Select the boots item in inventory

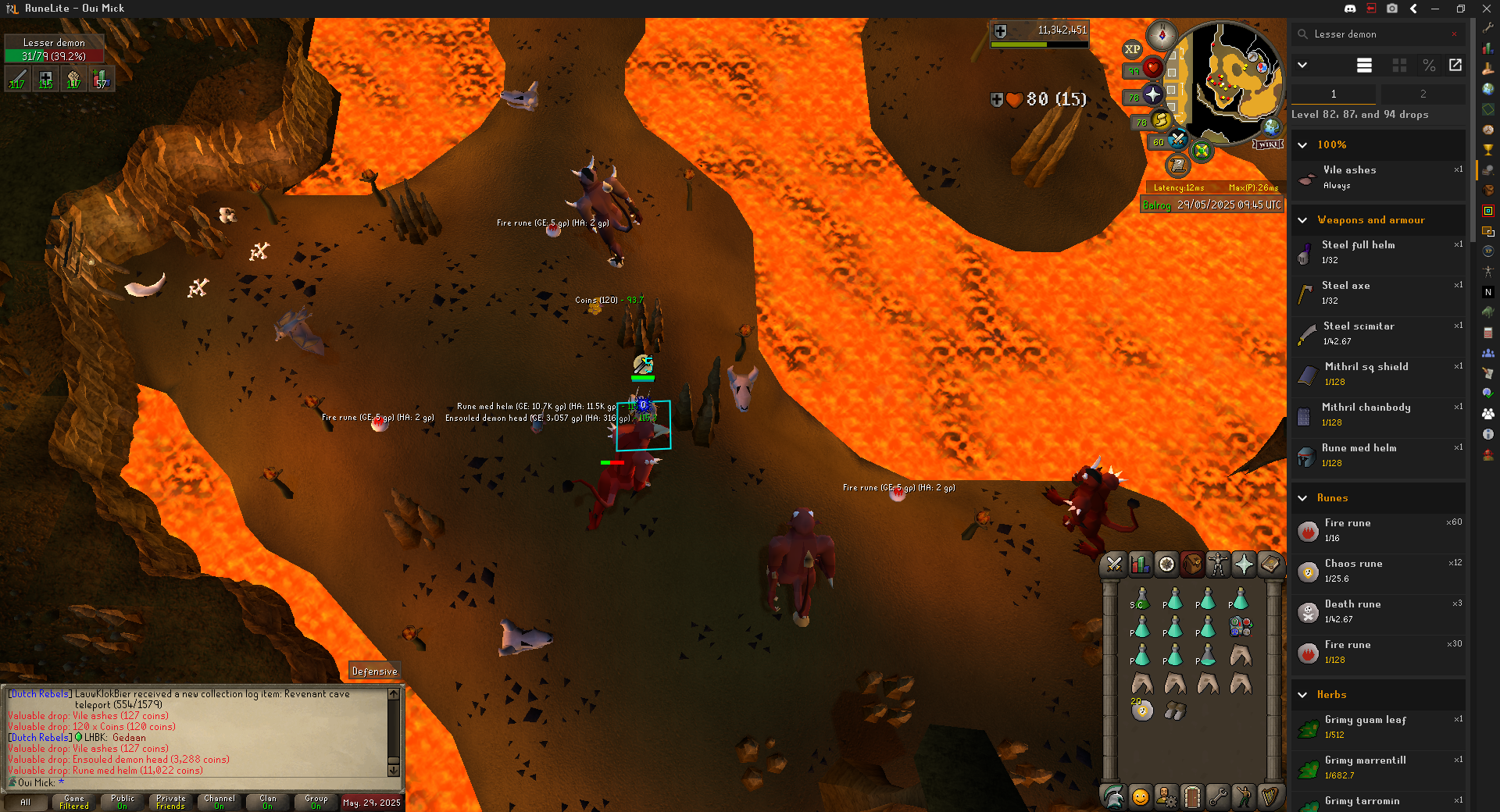tap(1174, 710)
